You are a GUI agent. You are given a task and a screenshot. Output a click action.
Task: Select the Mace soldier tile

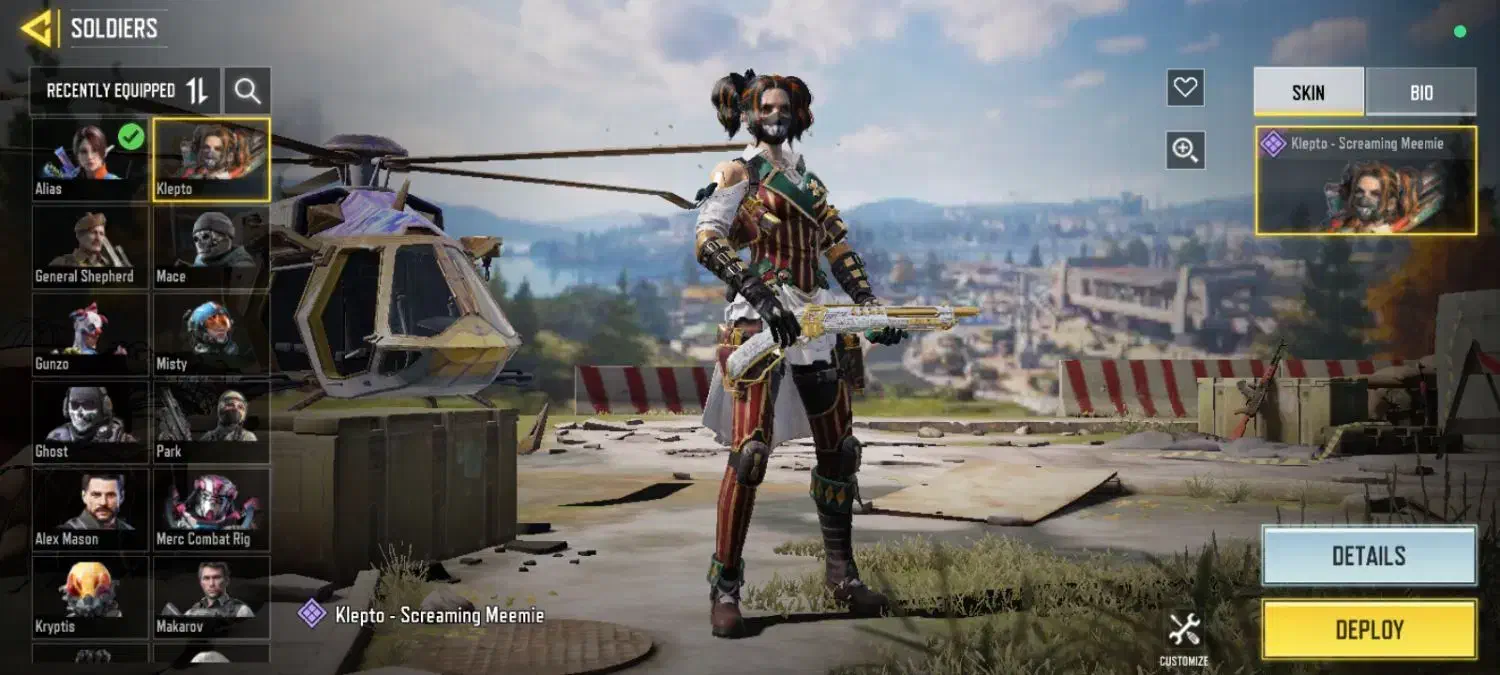[211, 247]
